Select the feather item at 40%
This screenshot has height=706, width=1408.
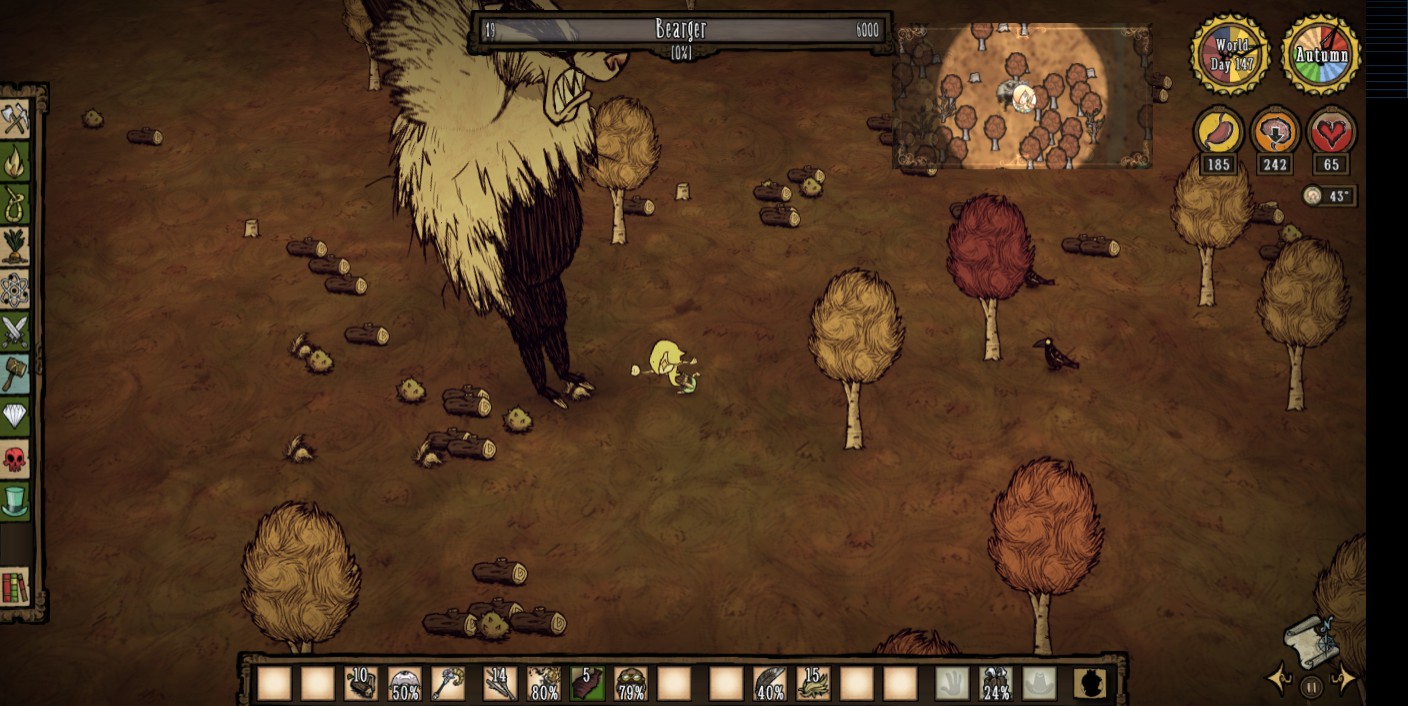pyautogui.click(x=769, y=684)
